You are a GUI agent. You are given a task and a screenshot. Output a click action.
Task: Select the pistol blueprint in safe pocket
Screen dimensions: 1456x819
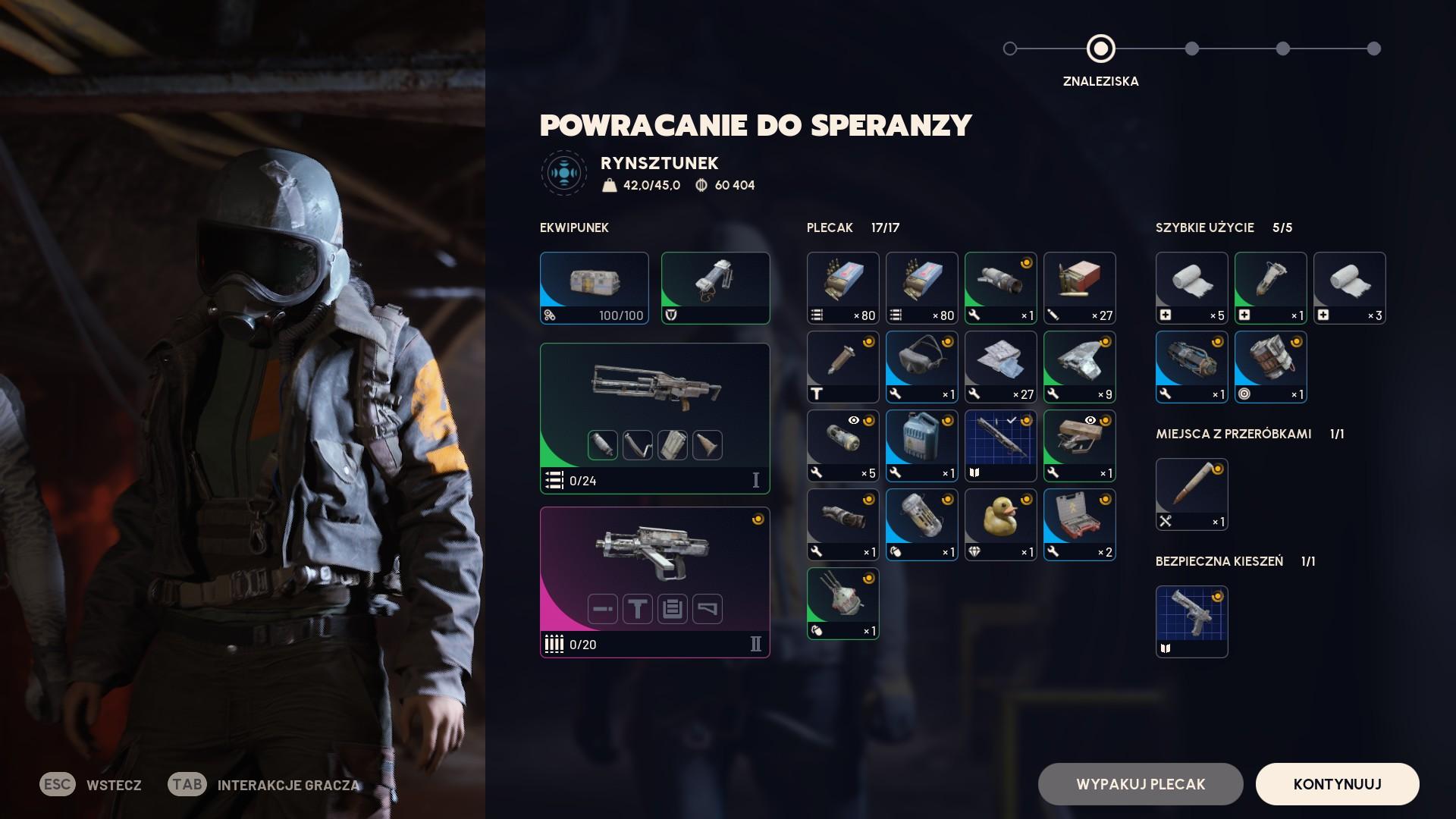[x=1191, y=621]
